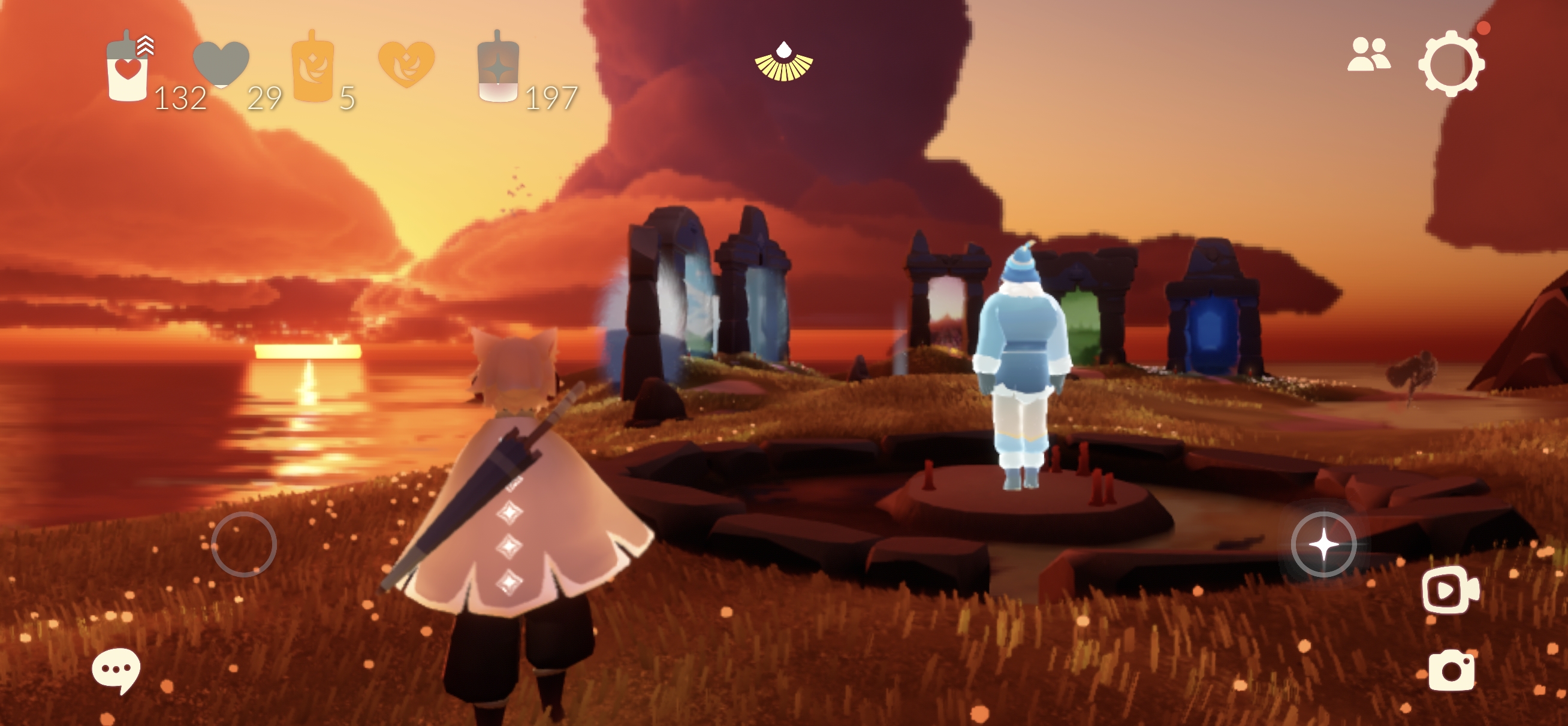The width and height of the screenshot is (1568, 726).
Task: Select the grey heart currency icon
Action: 221,63
